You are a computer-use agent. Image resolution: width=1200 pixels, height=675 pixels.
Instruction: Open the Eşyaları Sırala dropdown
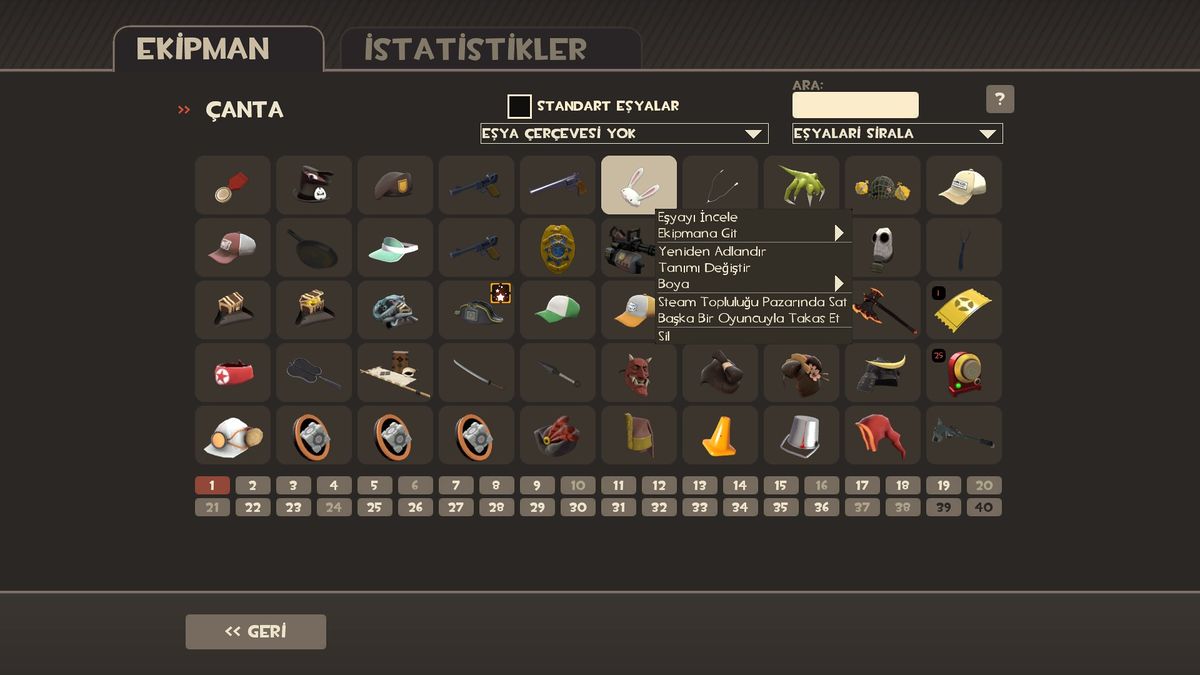(x=897, y=134)
